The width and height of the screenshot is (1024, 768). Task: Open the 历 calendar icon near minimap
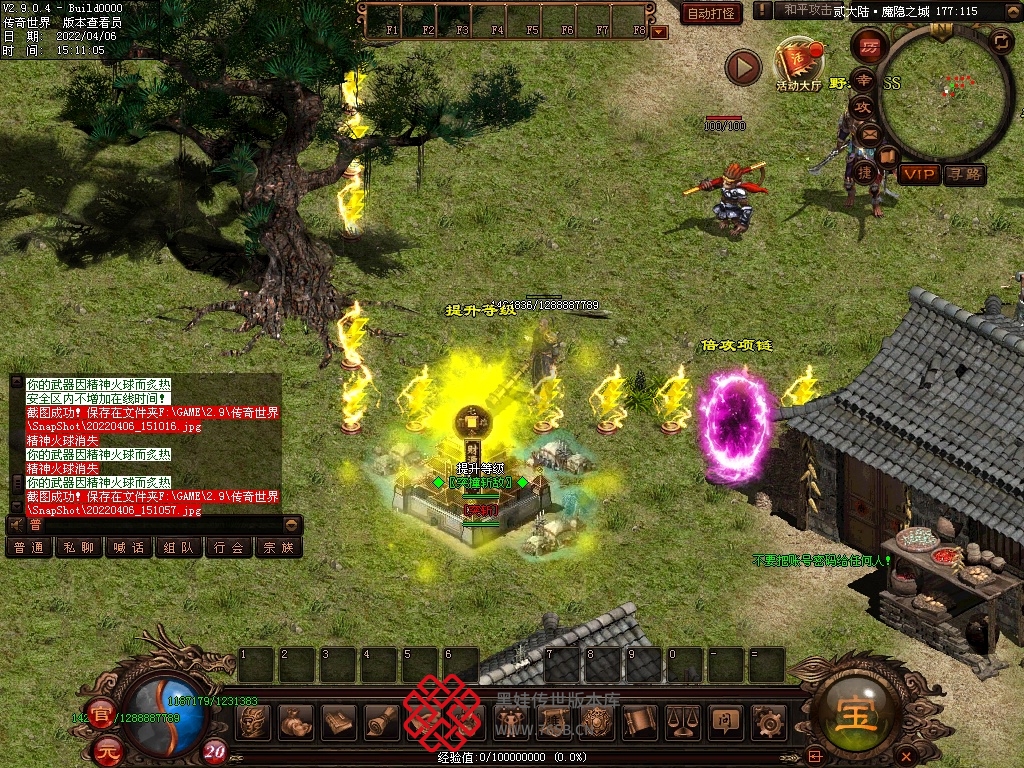click(870, 46)
